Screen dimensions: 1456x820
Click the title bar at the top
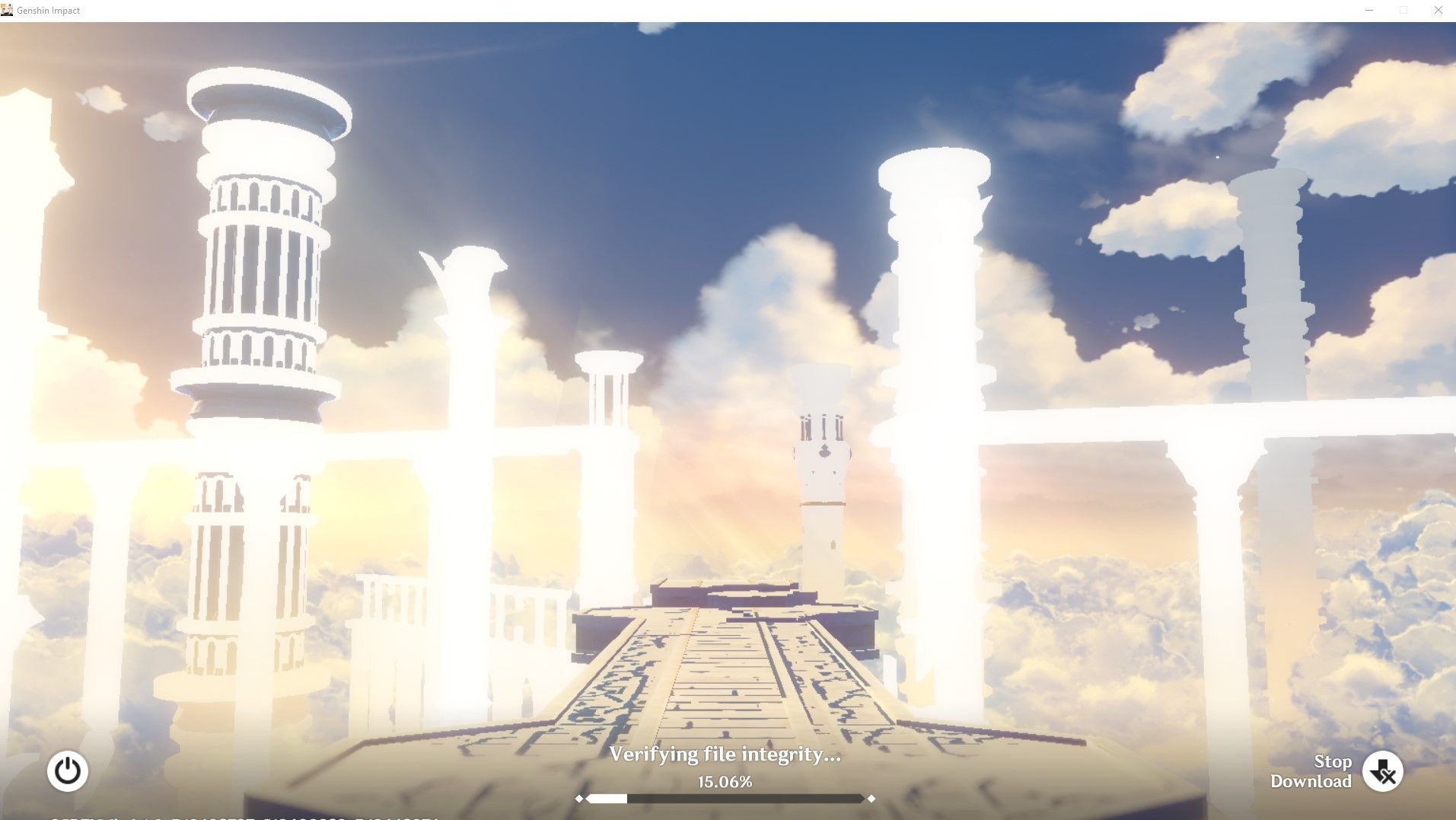coord(685,10)
